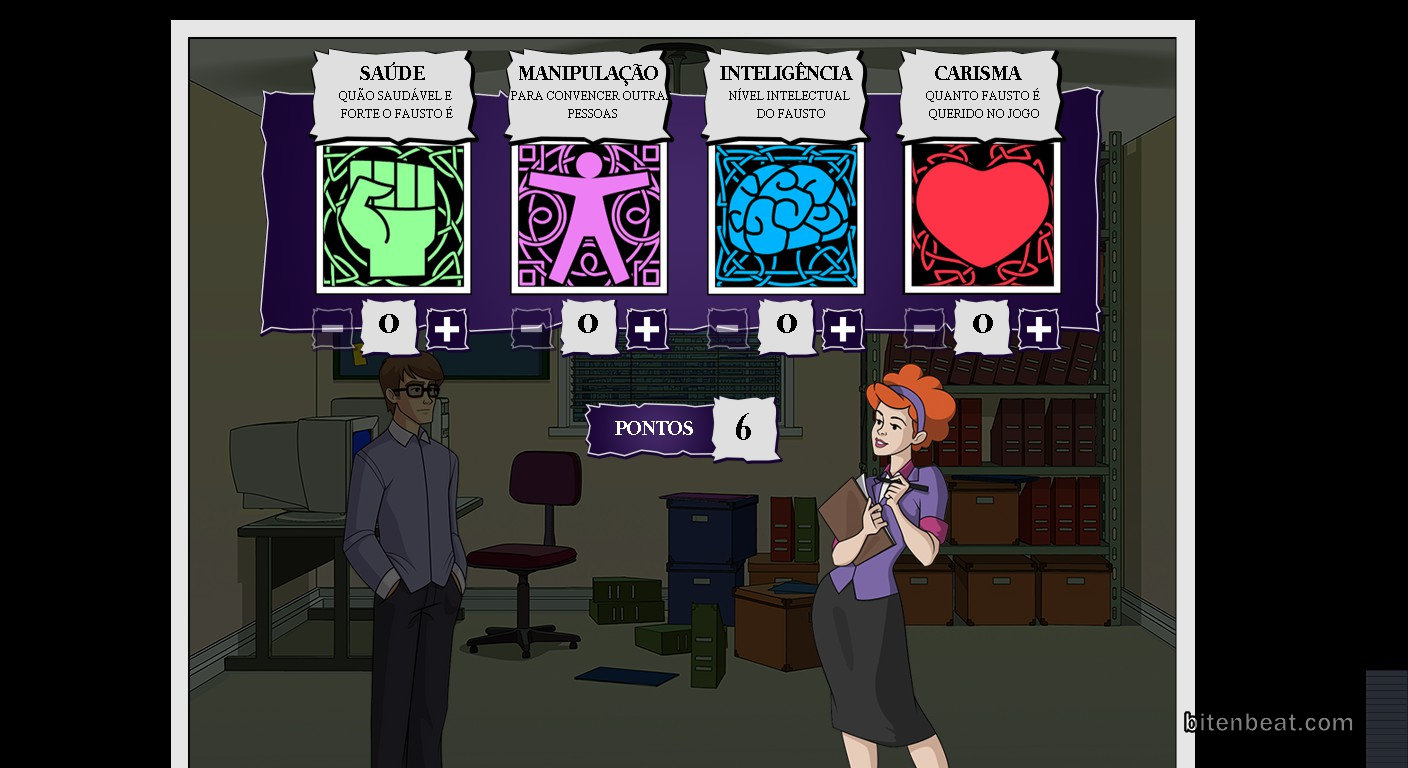Screen dimensions: 1408x768
Task: Lower Inteligência using its minus button
Action: click(728, 328)
